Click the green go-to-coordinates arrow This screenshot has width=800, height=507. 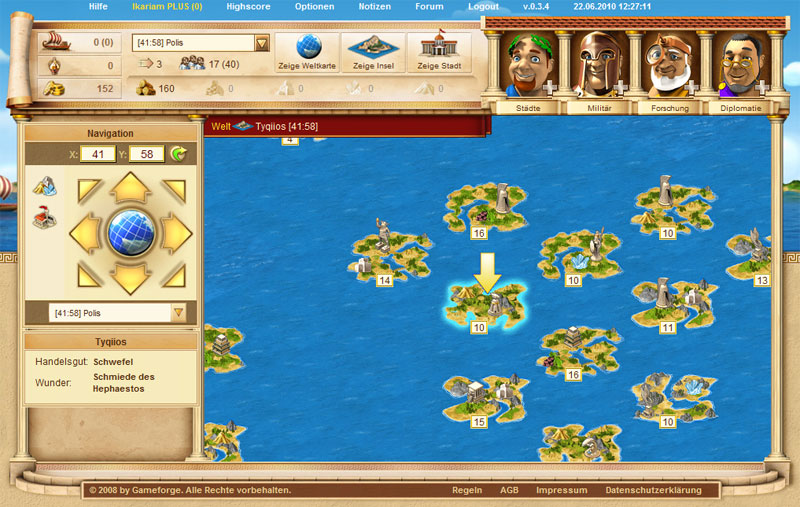pyautogui.click(x=179, y=154)
